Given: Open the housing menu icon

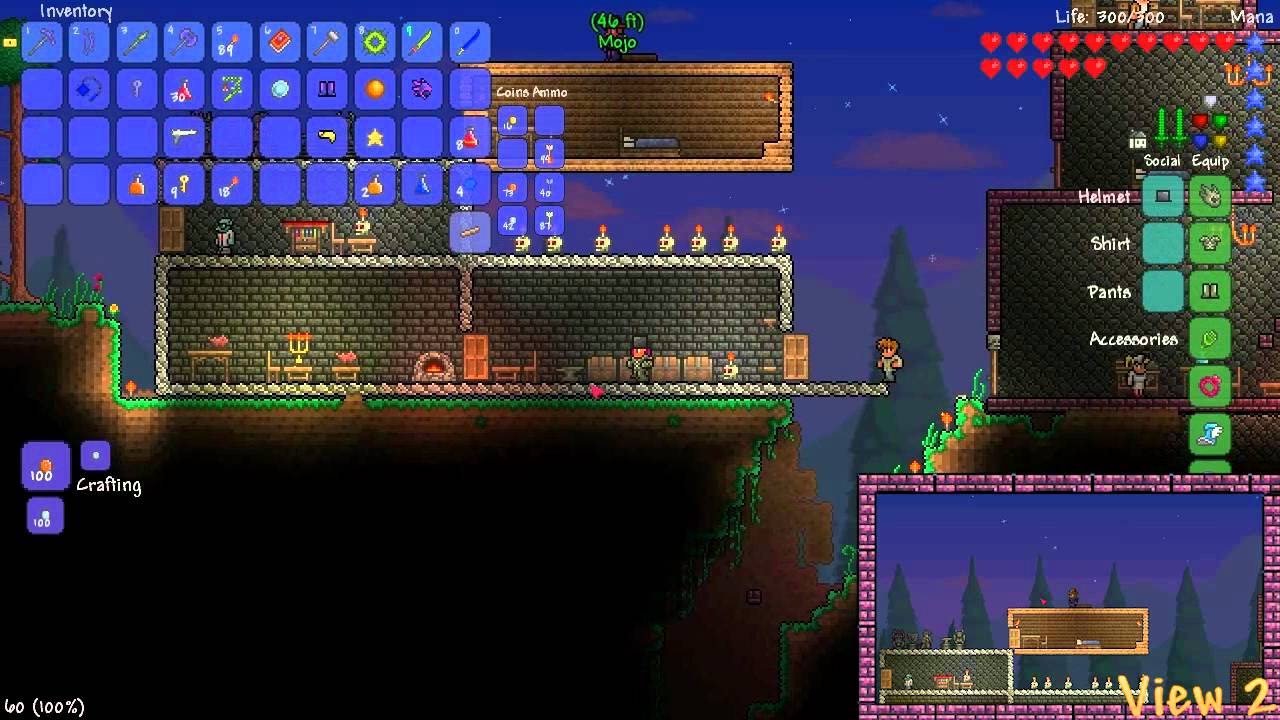Looking at the screenshot, I should [x=1137, y=140].
